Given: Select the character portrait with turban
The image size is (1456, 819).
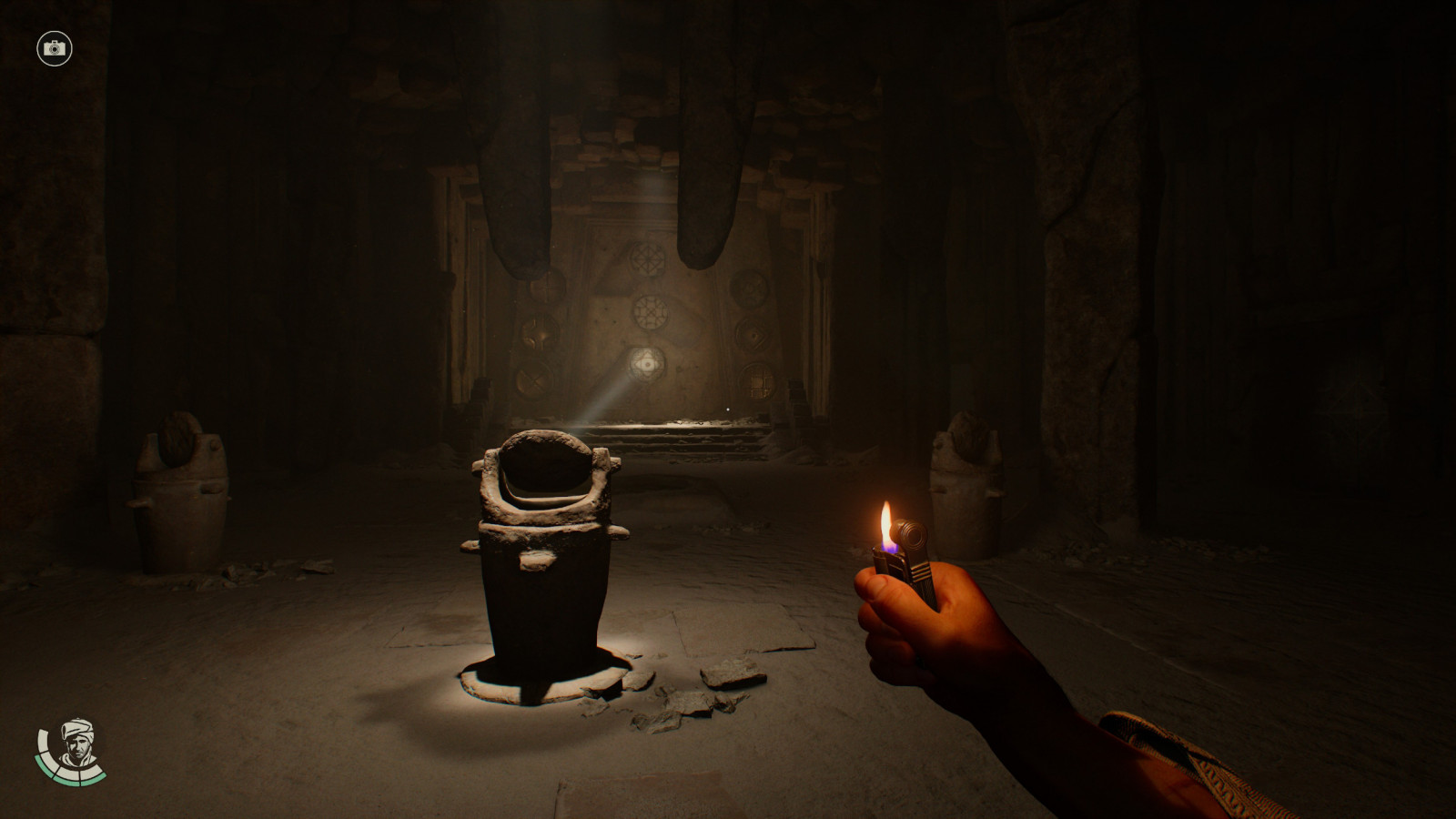Looking at the screenshot, I should [x=75, y=744].
